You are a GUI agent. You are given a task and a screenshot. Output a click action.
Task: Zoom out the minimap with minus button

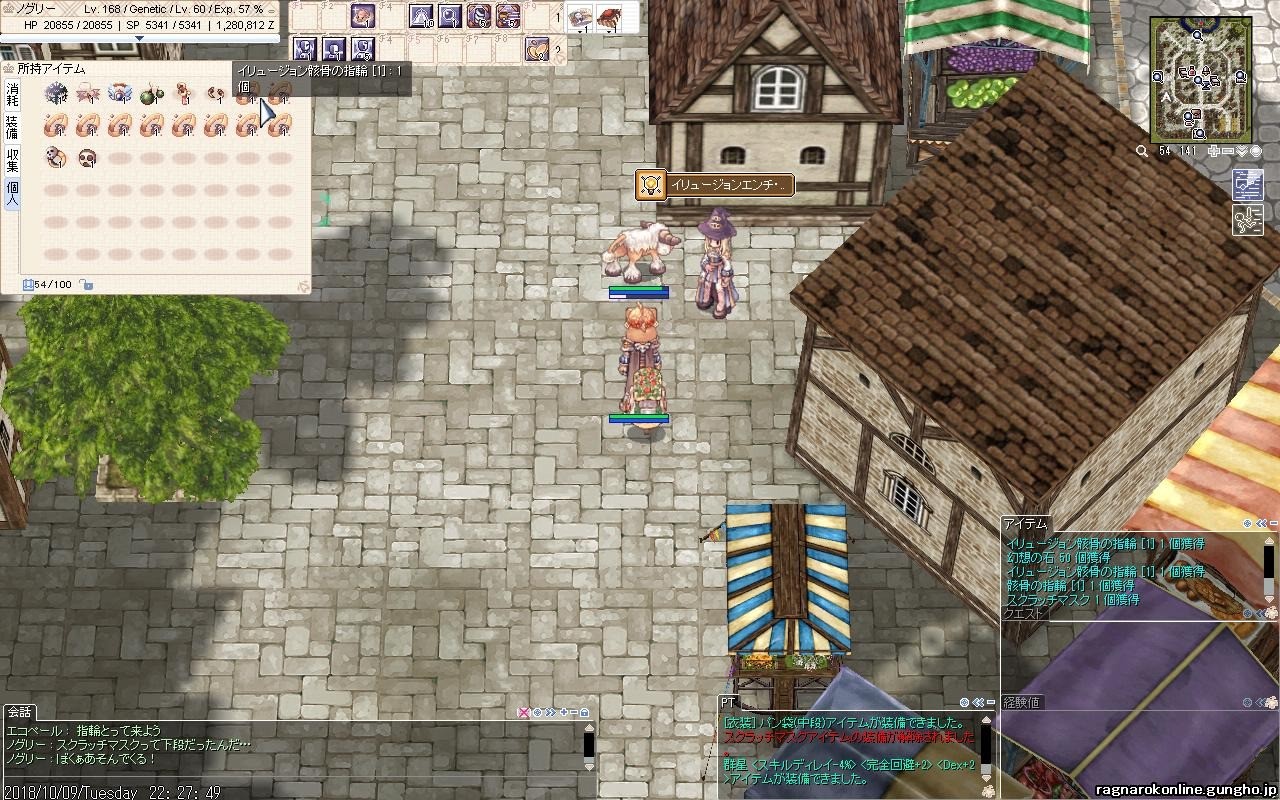(x=1228, y=151)
